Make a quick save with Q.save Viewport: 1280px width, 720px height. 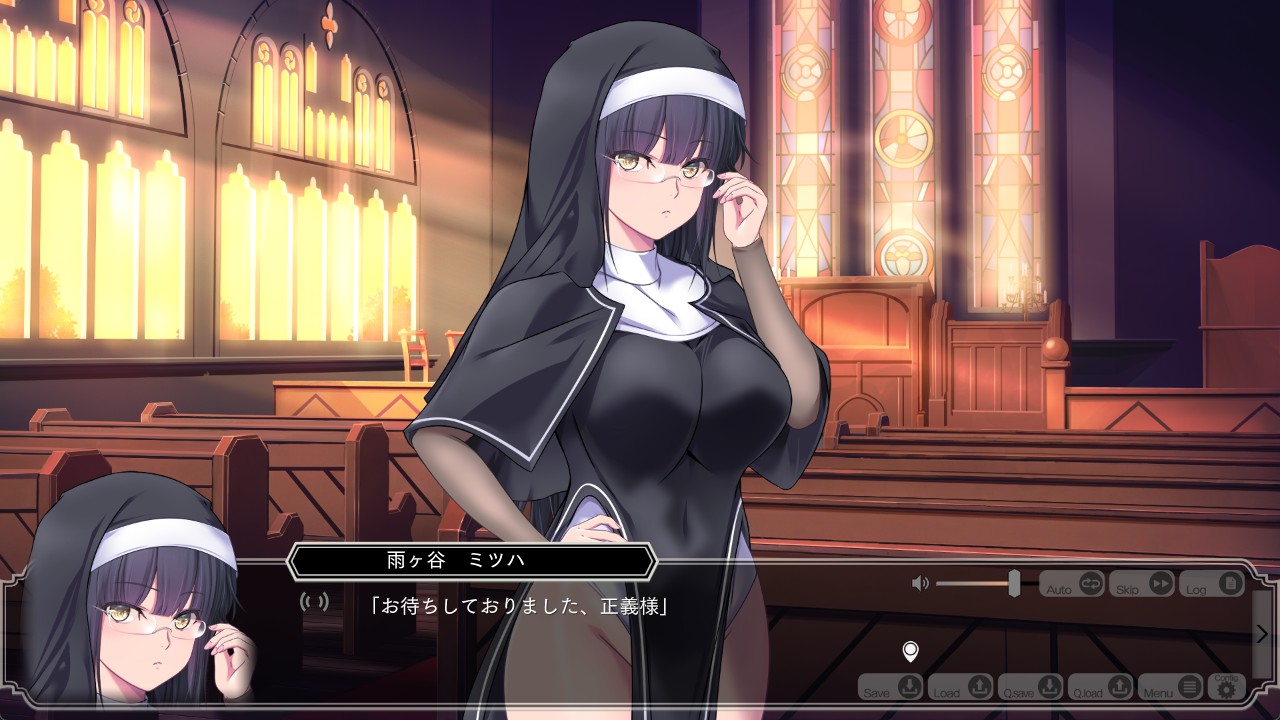(1033, 687)
